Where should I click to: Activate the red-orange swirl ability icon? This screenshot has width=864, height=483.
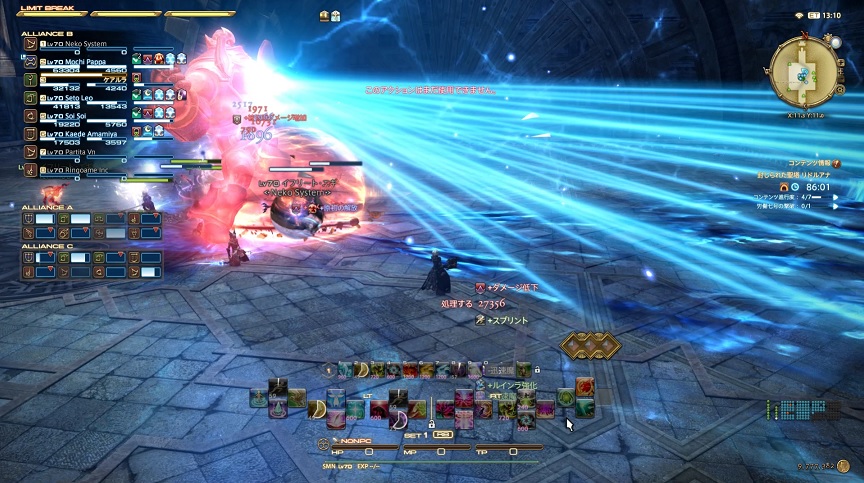tap(585, 386)
